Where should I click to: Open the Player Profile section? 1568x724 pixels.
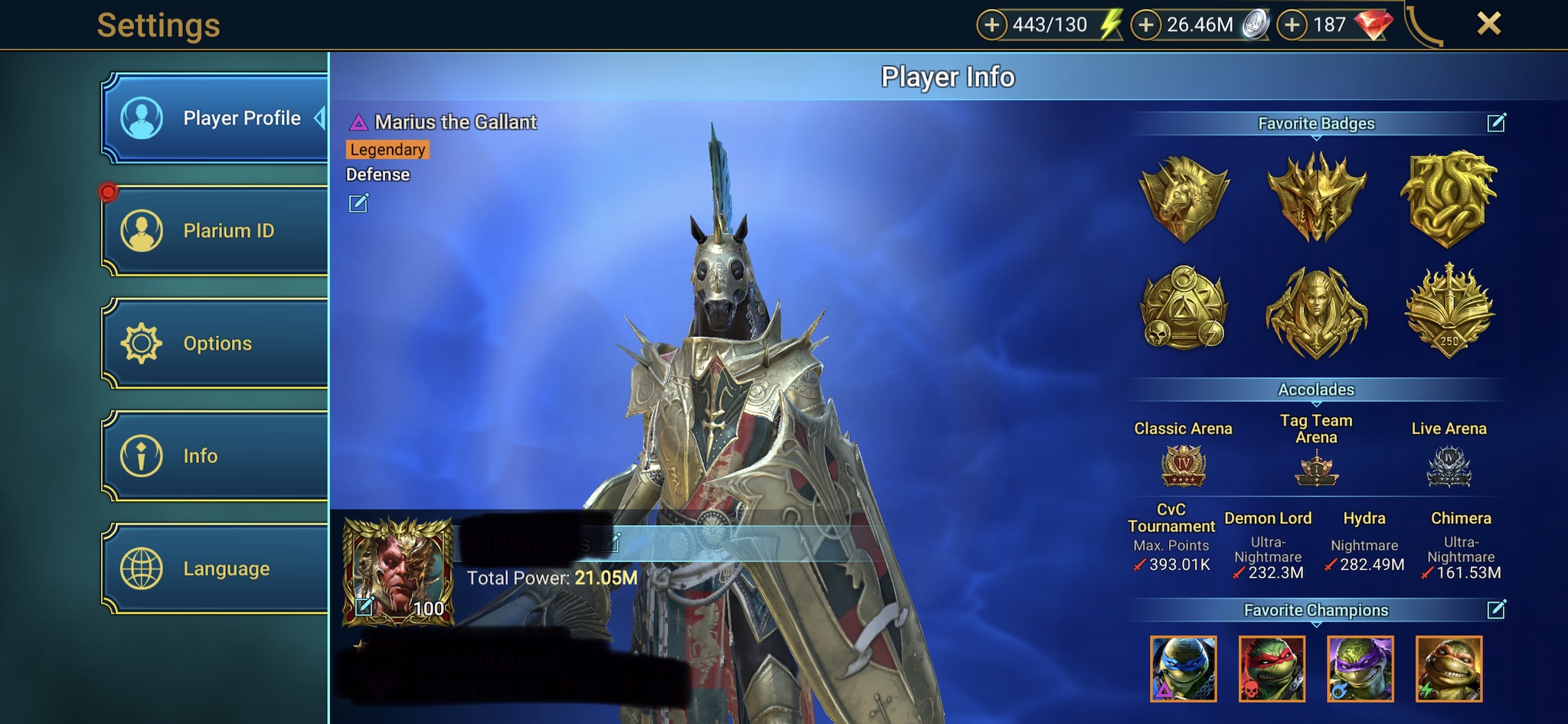click(214, 119)
